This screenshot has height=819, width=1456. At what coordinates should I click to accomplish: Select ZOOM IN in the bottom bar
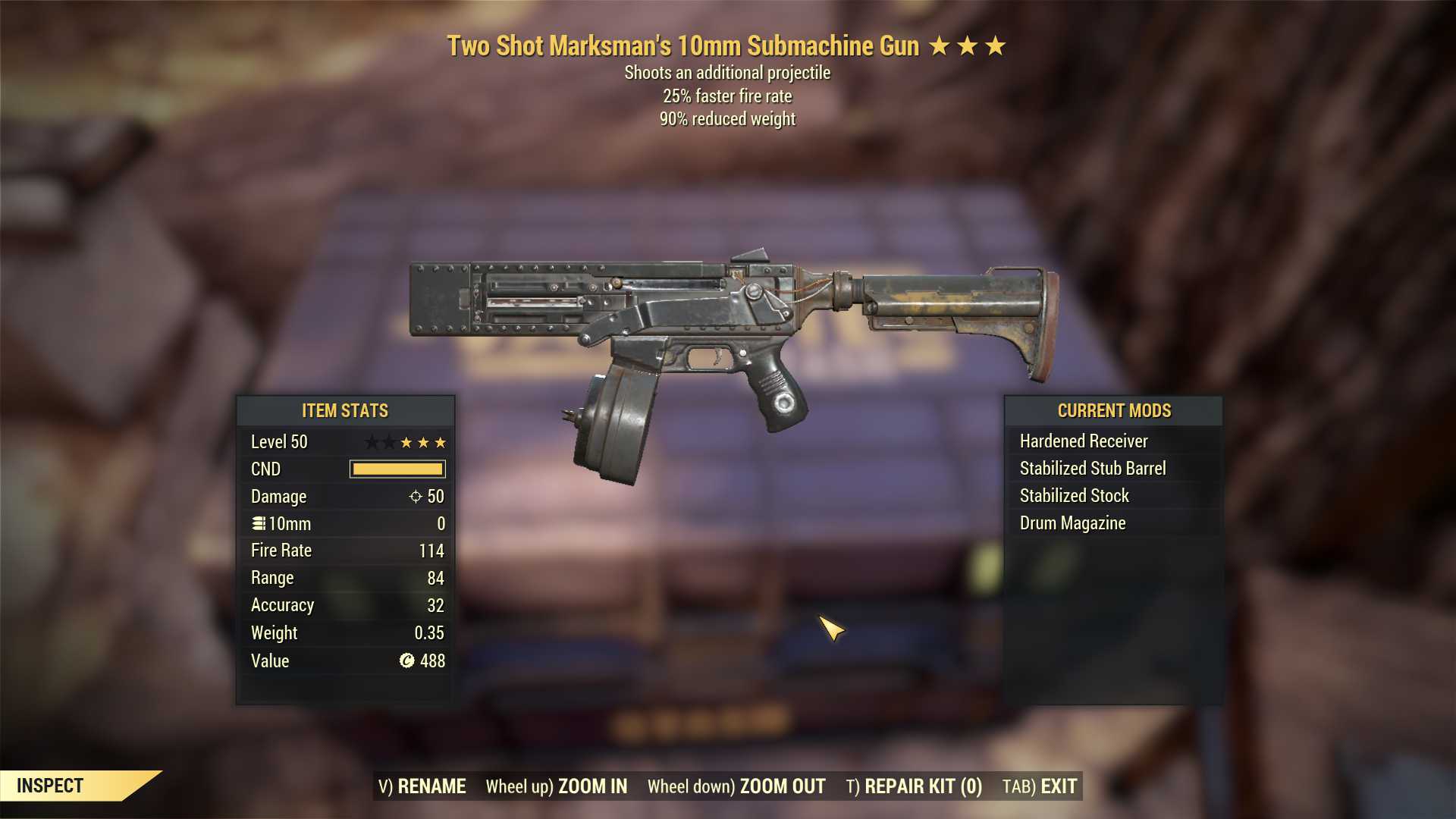click(x=557, y=786)
